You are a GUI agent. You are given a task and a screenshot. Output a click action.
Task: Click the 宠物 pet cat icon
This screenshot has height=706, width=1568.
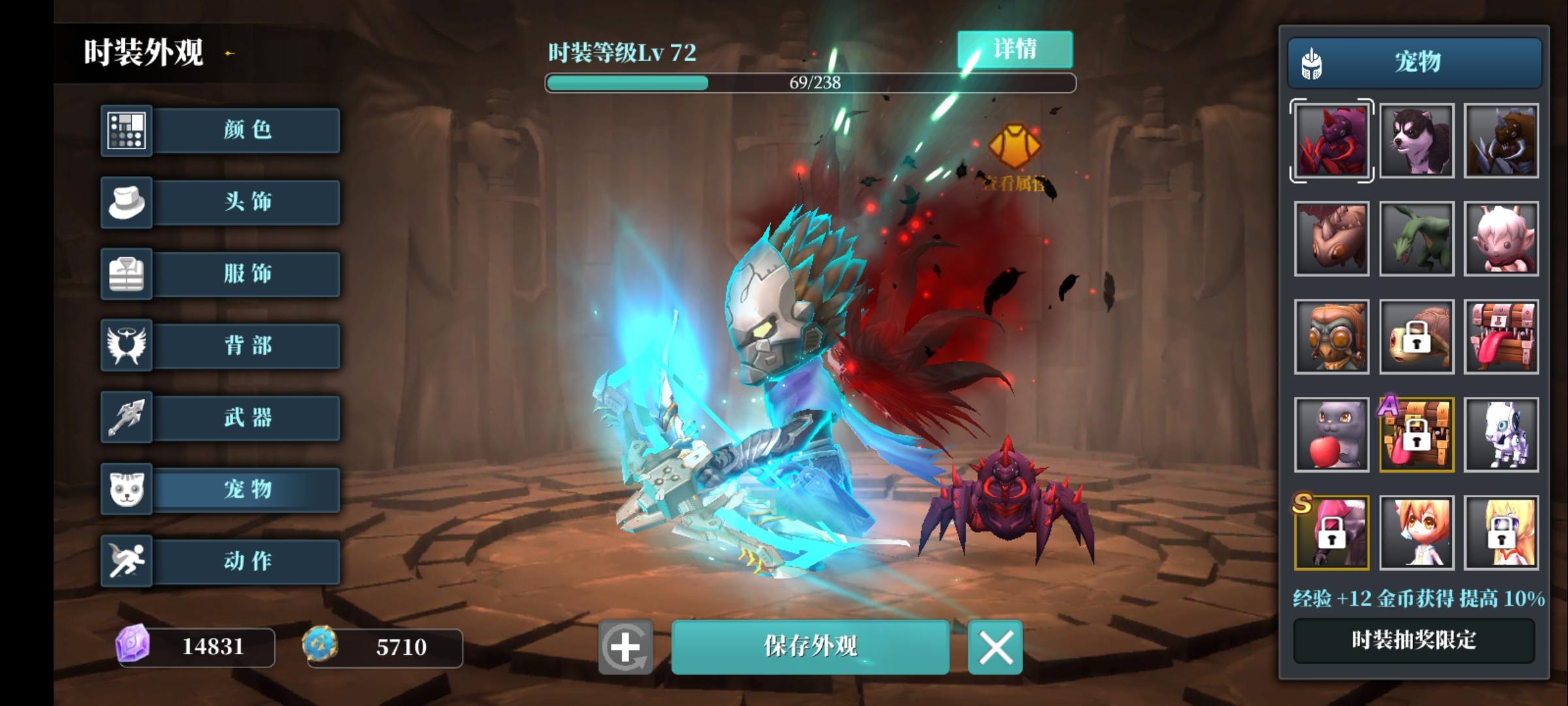tap(126, 490)
